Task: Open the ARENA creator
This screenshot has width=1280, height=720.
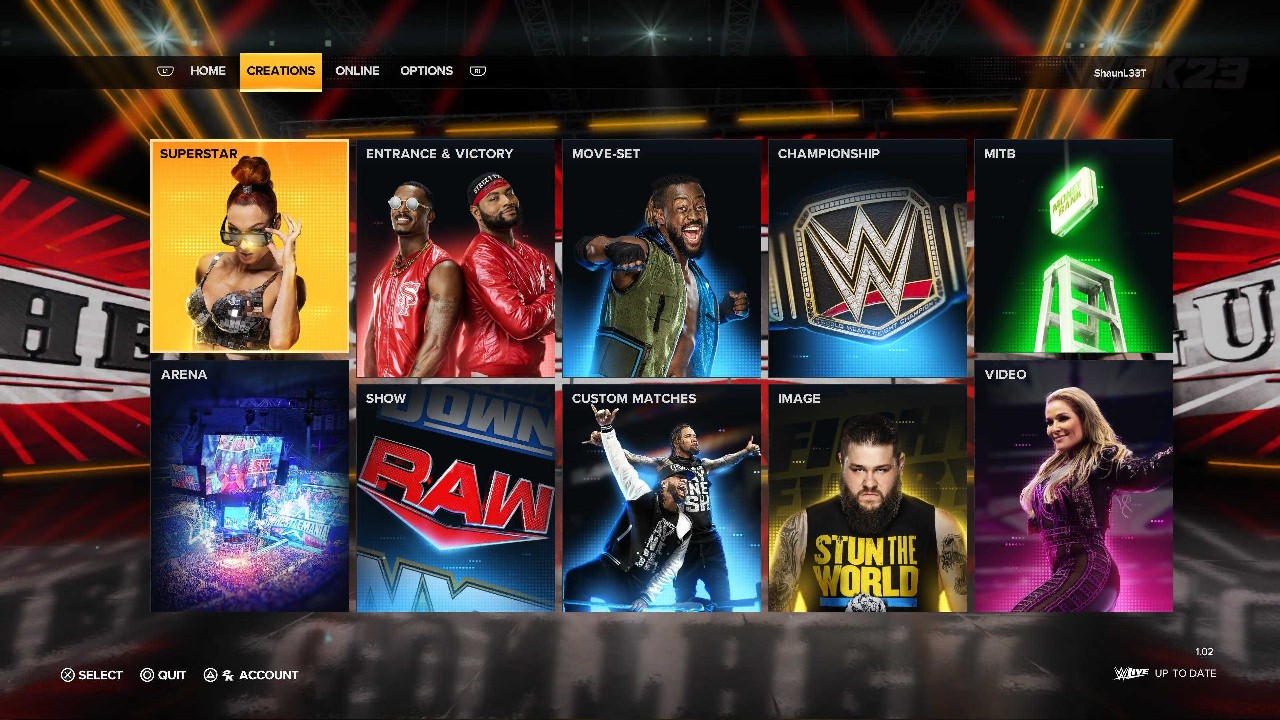Action: [x=249, y=490]
